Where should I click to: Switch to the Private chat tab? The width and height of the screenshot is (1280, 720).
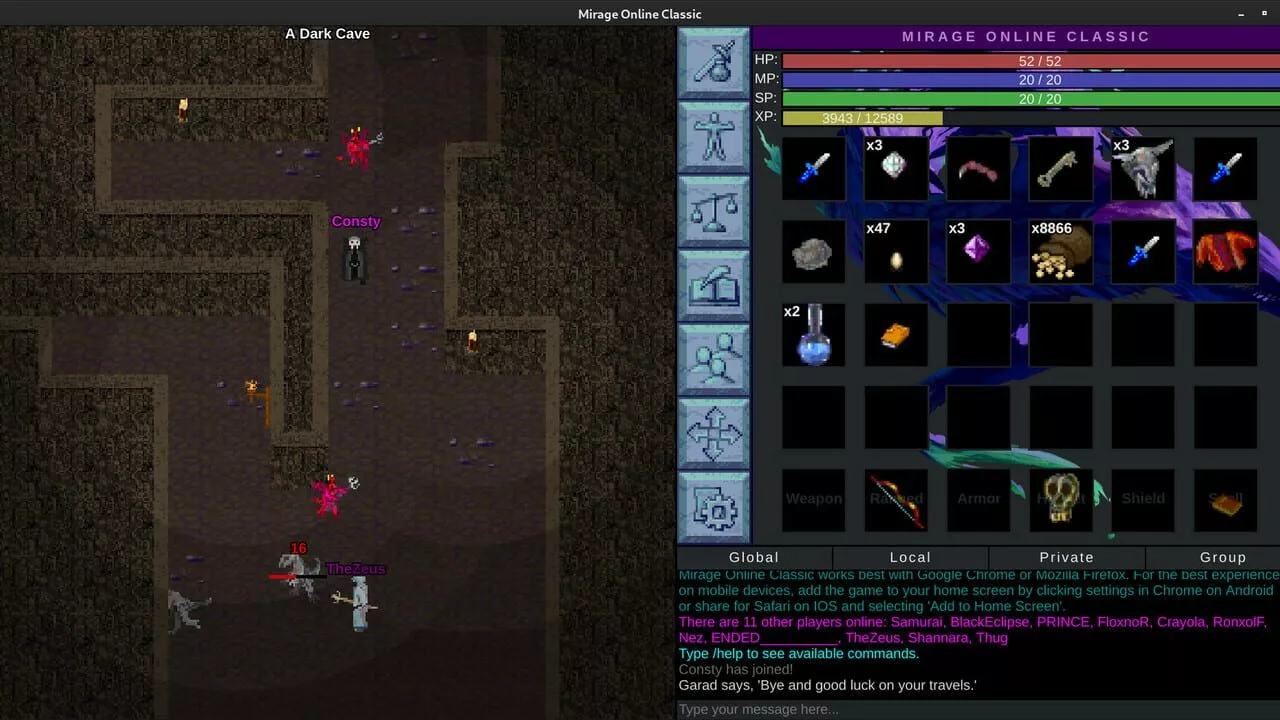(1066, 558)
